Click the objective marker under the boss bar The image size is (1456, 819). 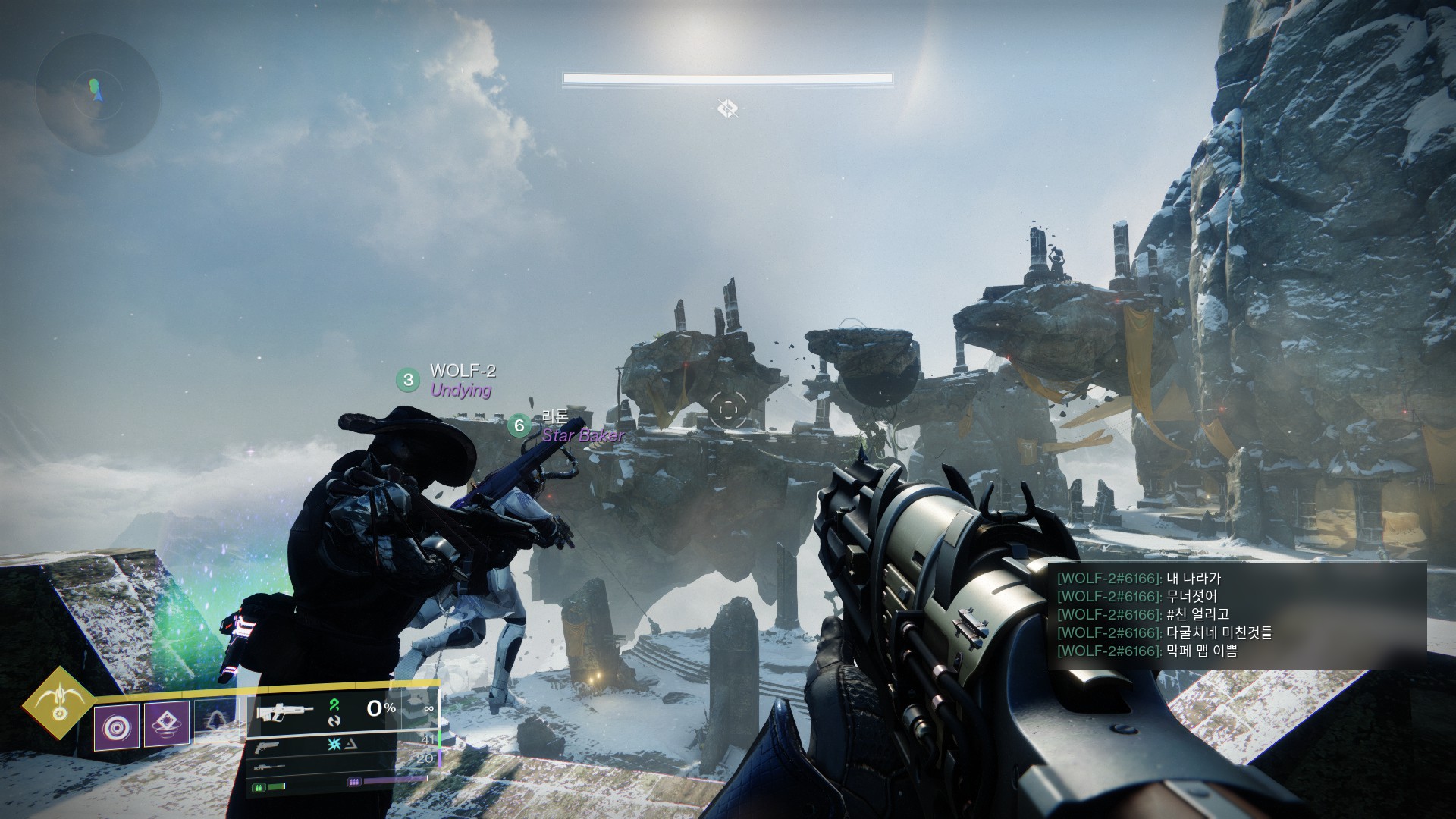click(727, 108)
